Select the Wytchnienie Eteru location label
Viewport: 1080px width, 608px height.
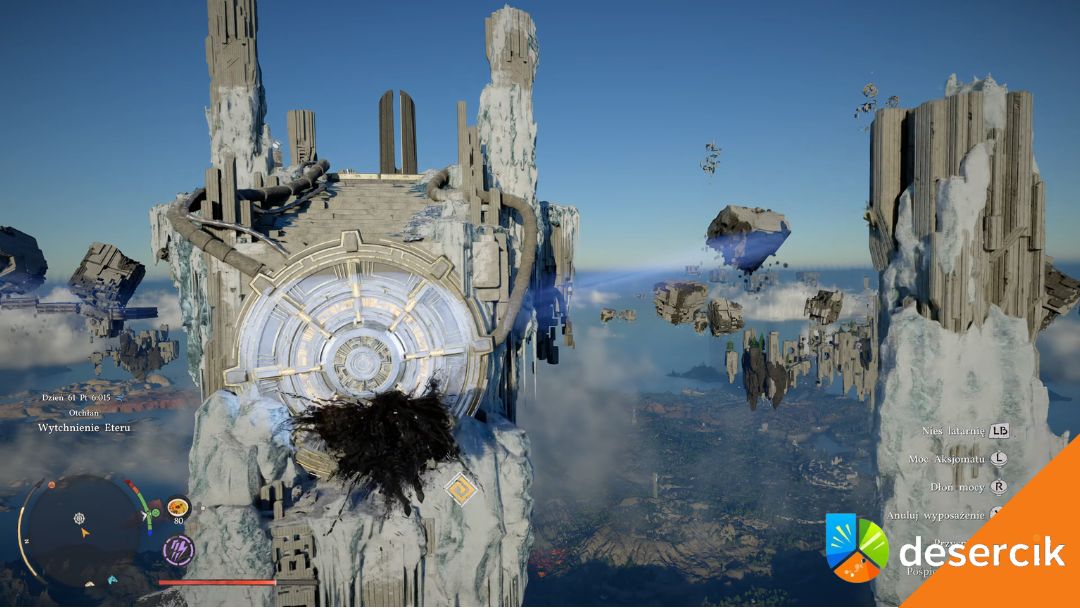coord(84,427)
